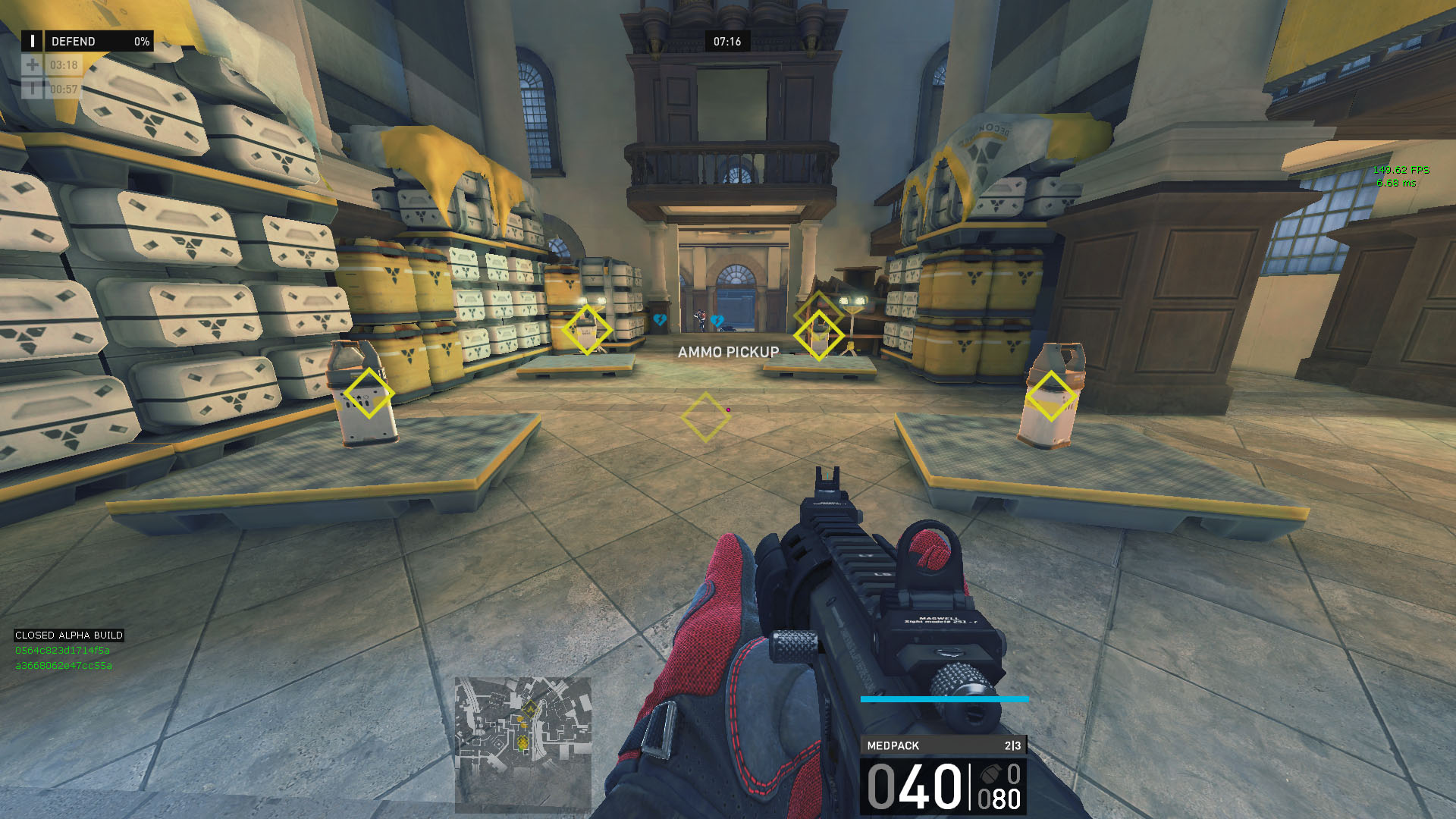This screenshot has height=819, width=1456.
Task: Activate the MEDPACK ability
Action: point(943,745)
